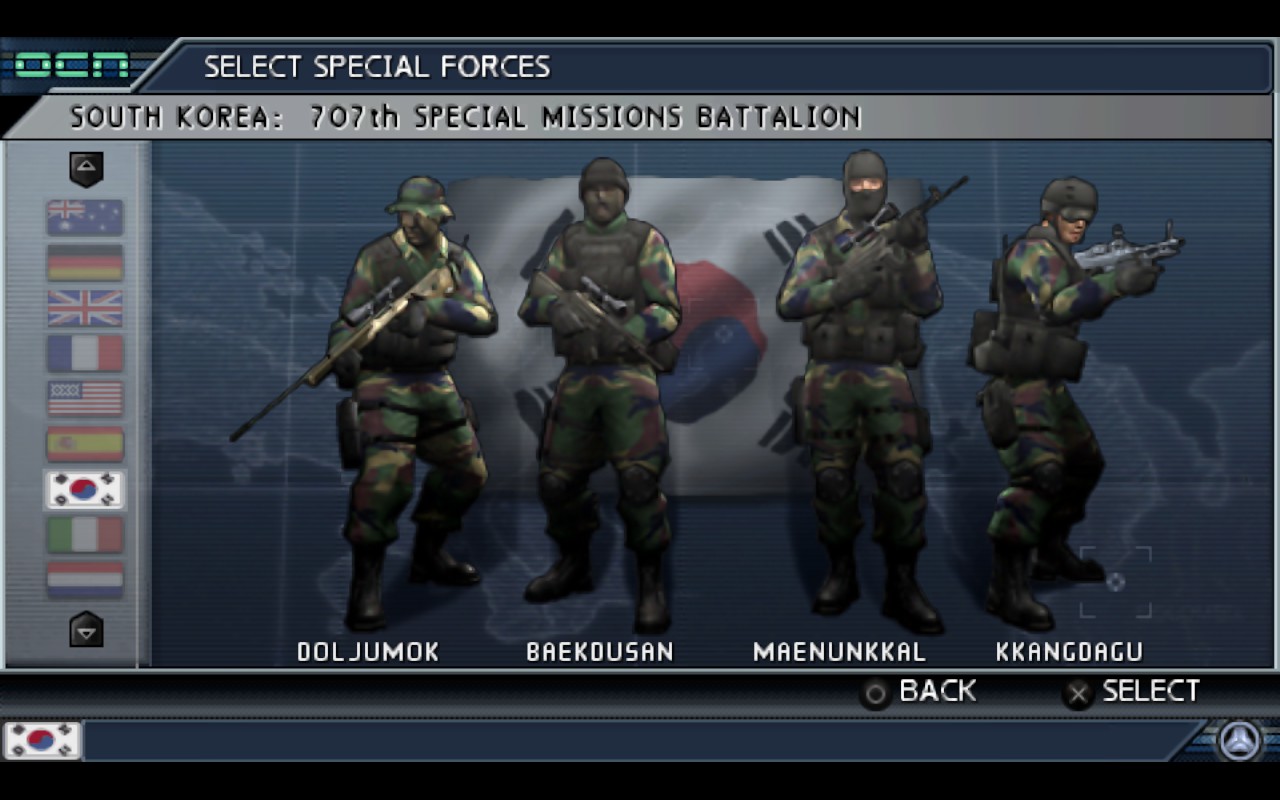The image size is (1280, 800).
Task: Select the Australia flag
Action: click(x=85, y=217)
